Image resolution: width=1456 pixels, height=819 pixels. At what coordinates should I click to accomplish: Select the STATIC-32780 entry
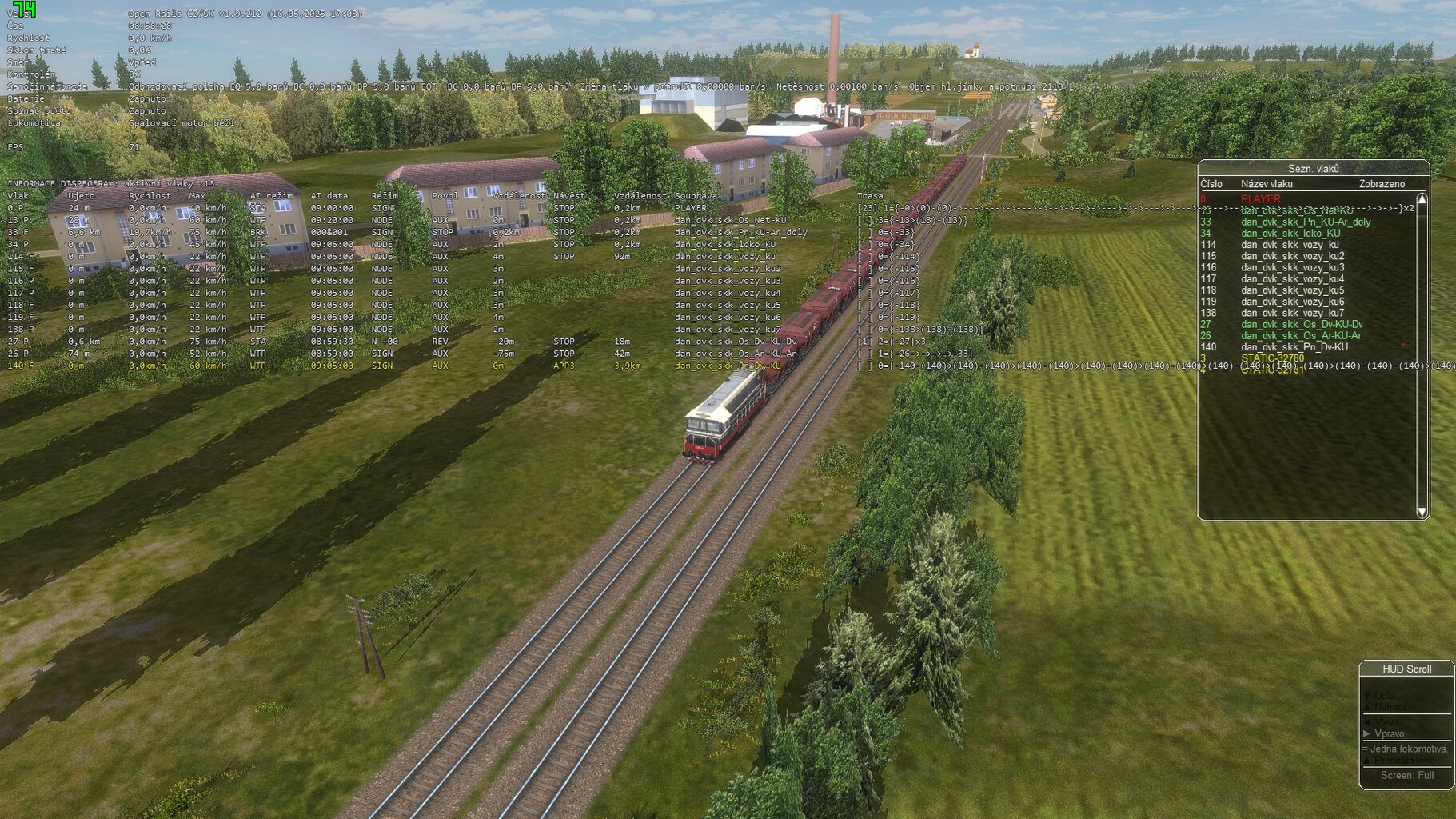click(1274, 358)
